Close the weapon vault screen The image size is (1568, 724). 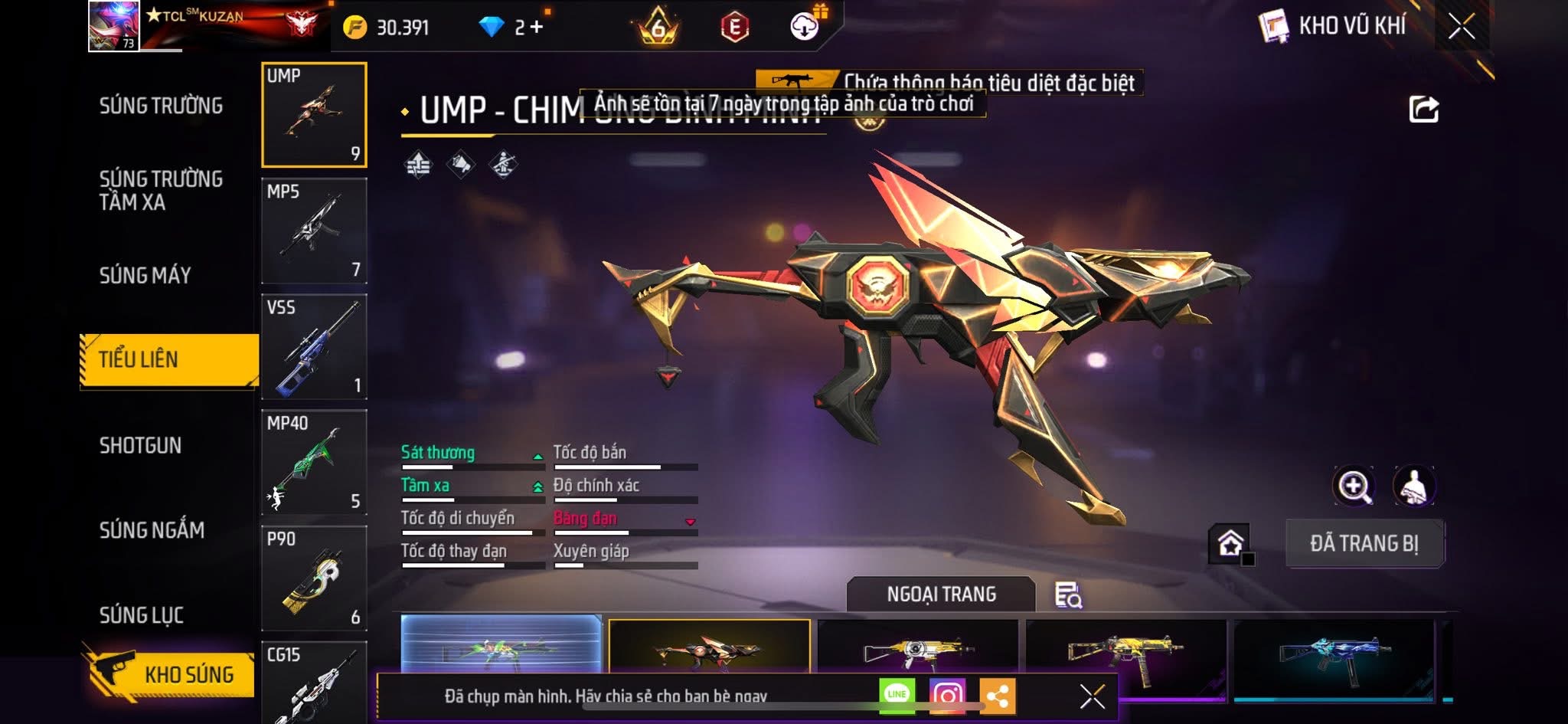click(x=1461, y=27)
